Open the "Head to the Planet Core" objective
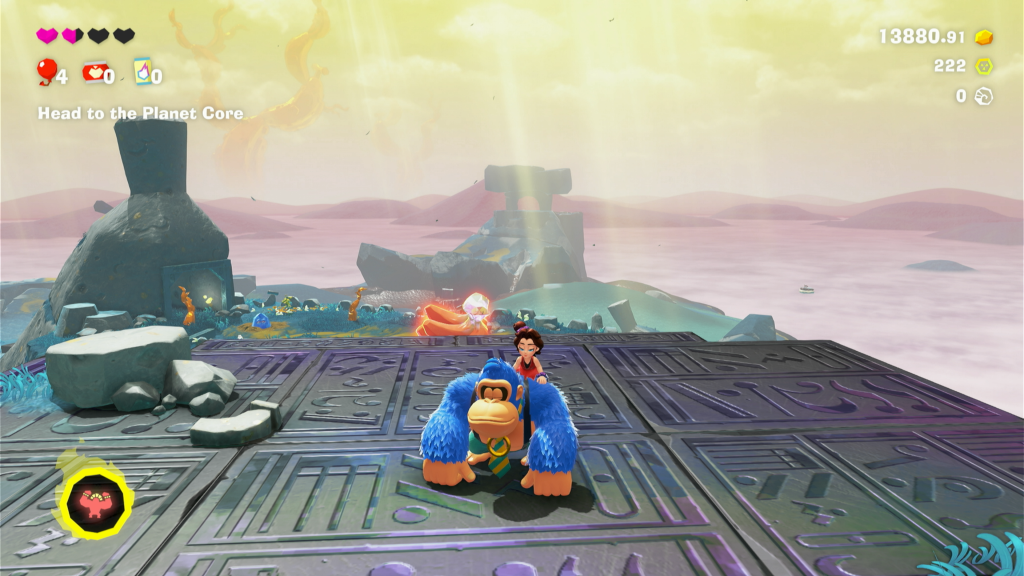This screenshot has width=1024, height=576. [x=140, y=113]
